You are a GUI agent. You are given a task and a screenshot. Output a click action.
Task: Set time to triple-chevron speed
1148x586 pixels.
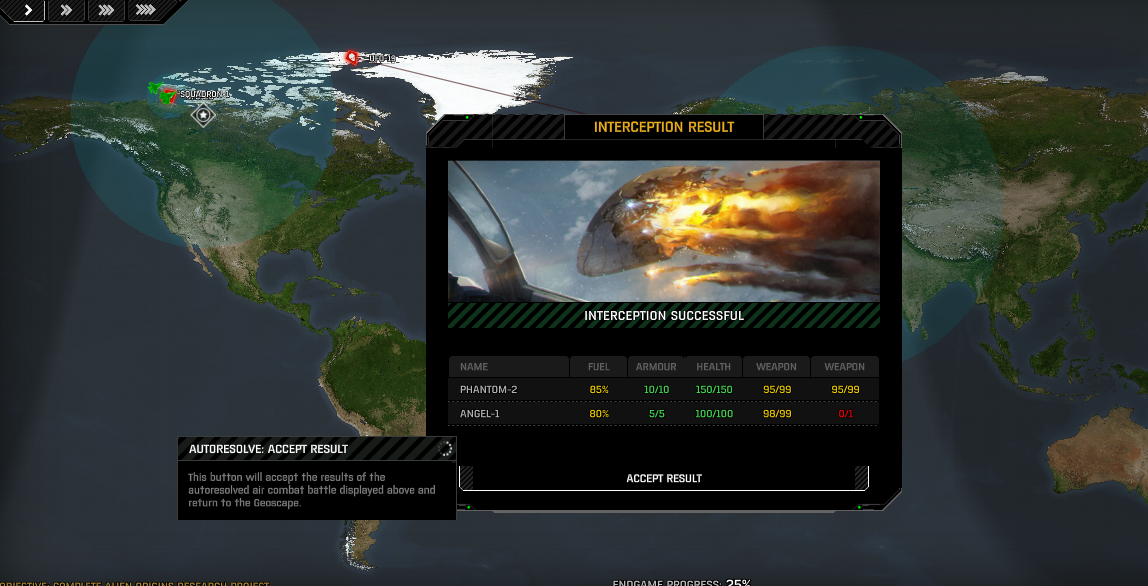pyautogui.click(x=105, y=10)
